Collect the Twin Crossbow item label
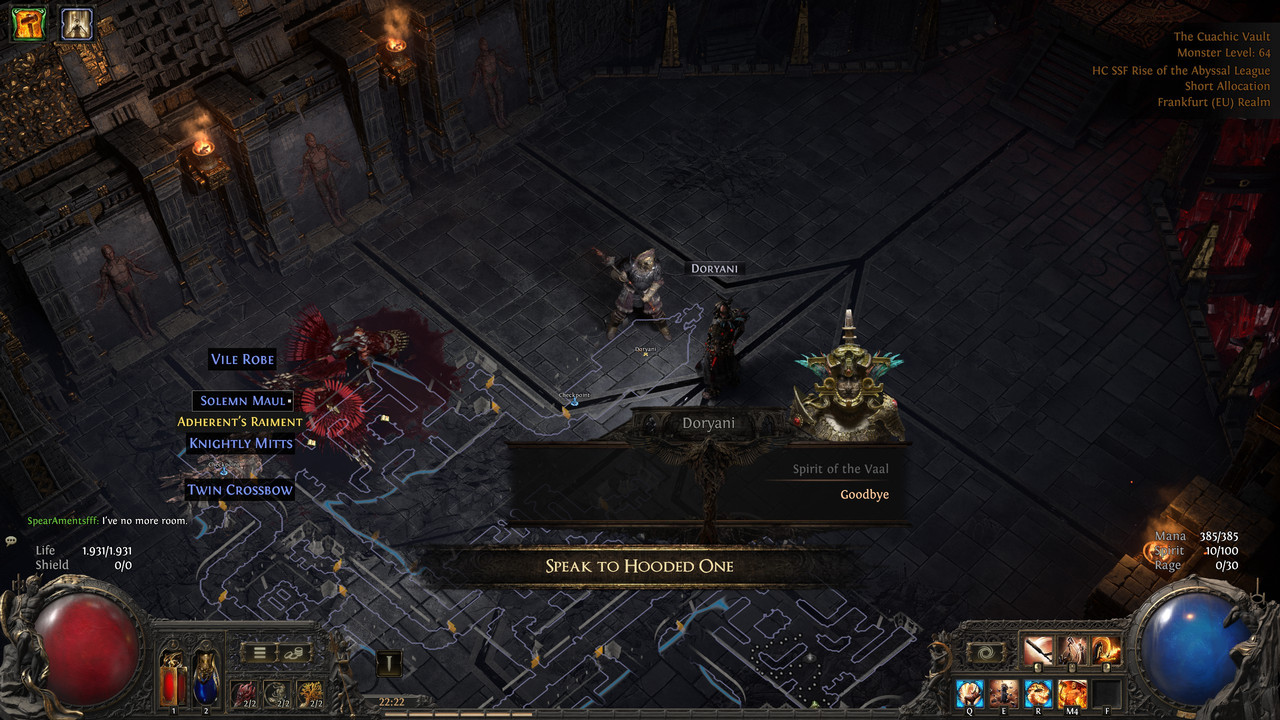1280x720 pixels. [x=240, y=490]
